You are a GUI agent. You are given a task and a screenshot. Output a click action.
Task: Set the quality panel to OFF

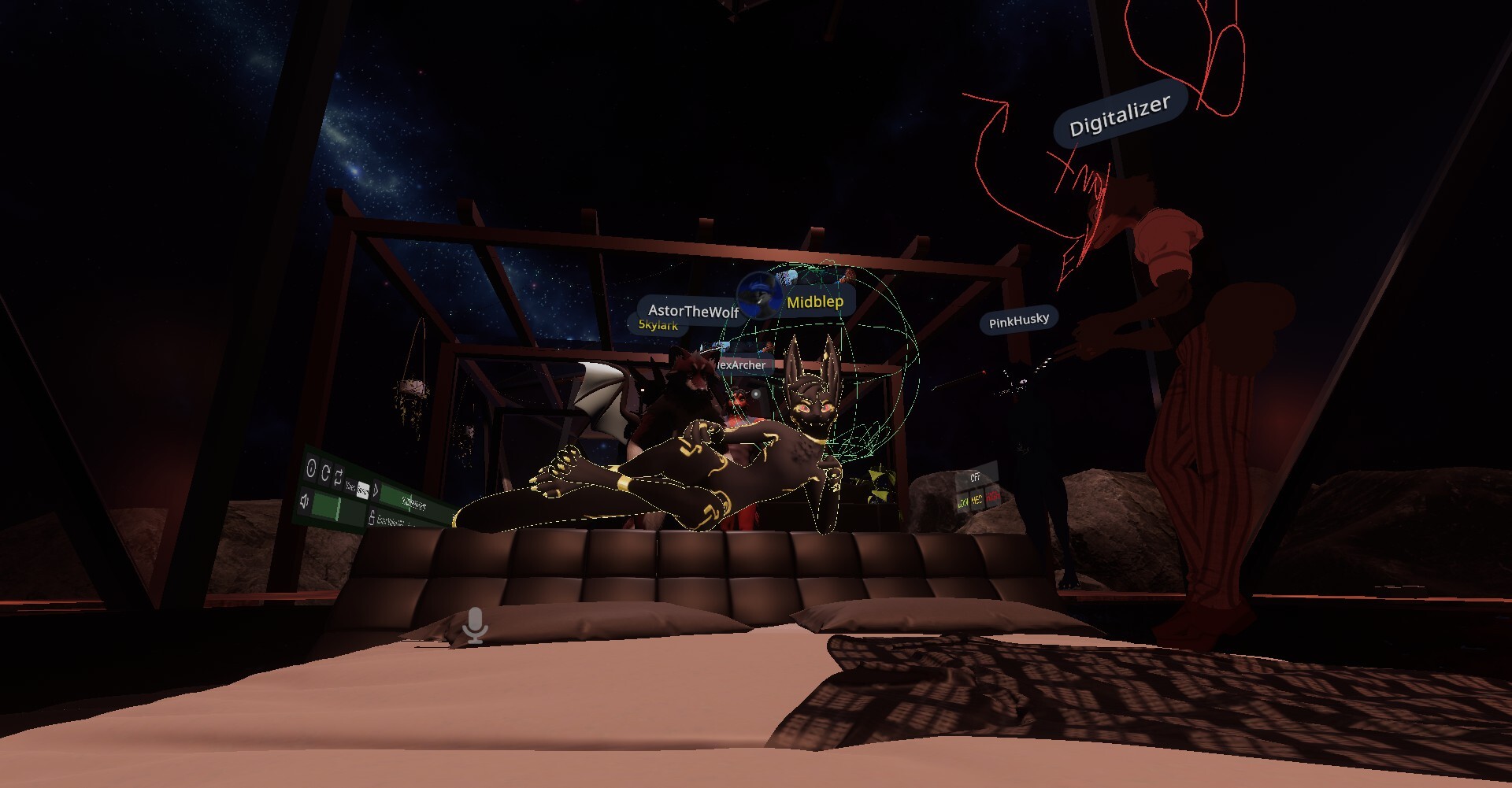coord(975,478)
